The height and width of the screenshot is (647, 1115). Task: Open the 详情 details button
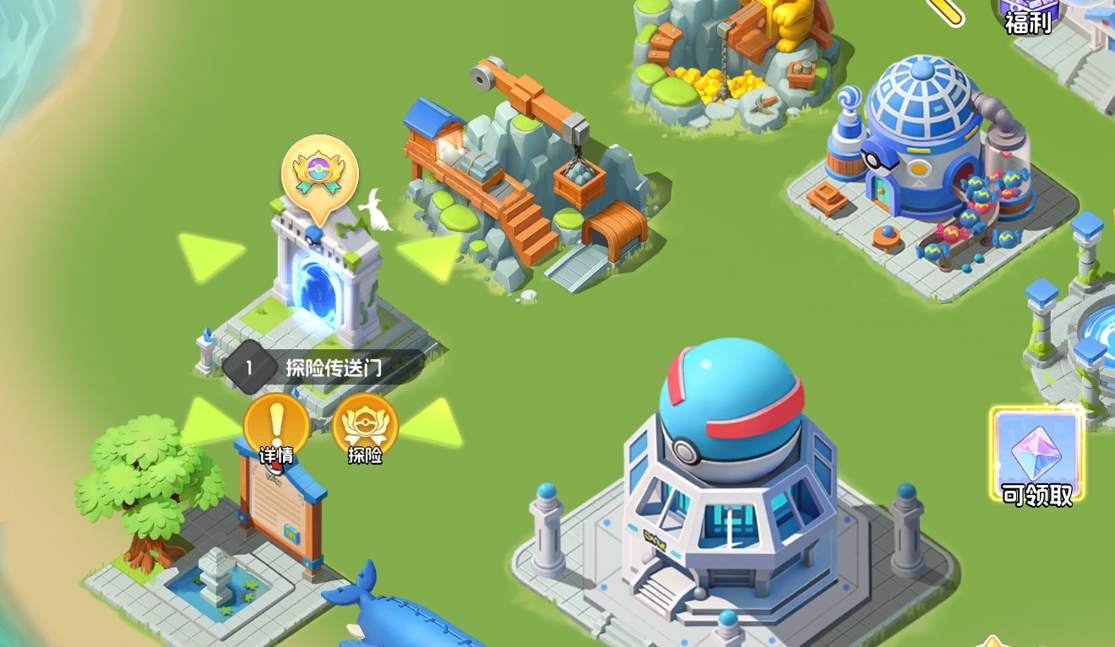[x=276, y=428]
